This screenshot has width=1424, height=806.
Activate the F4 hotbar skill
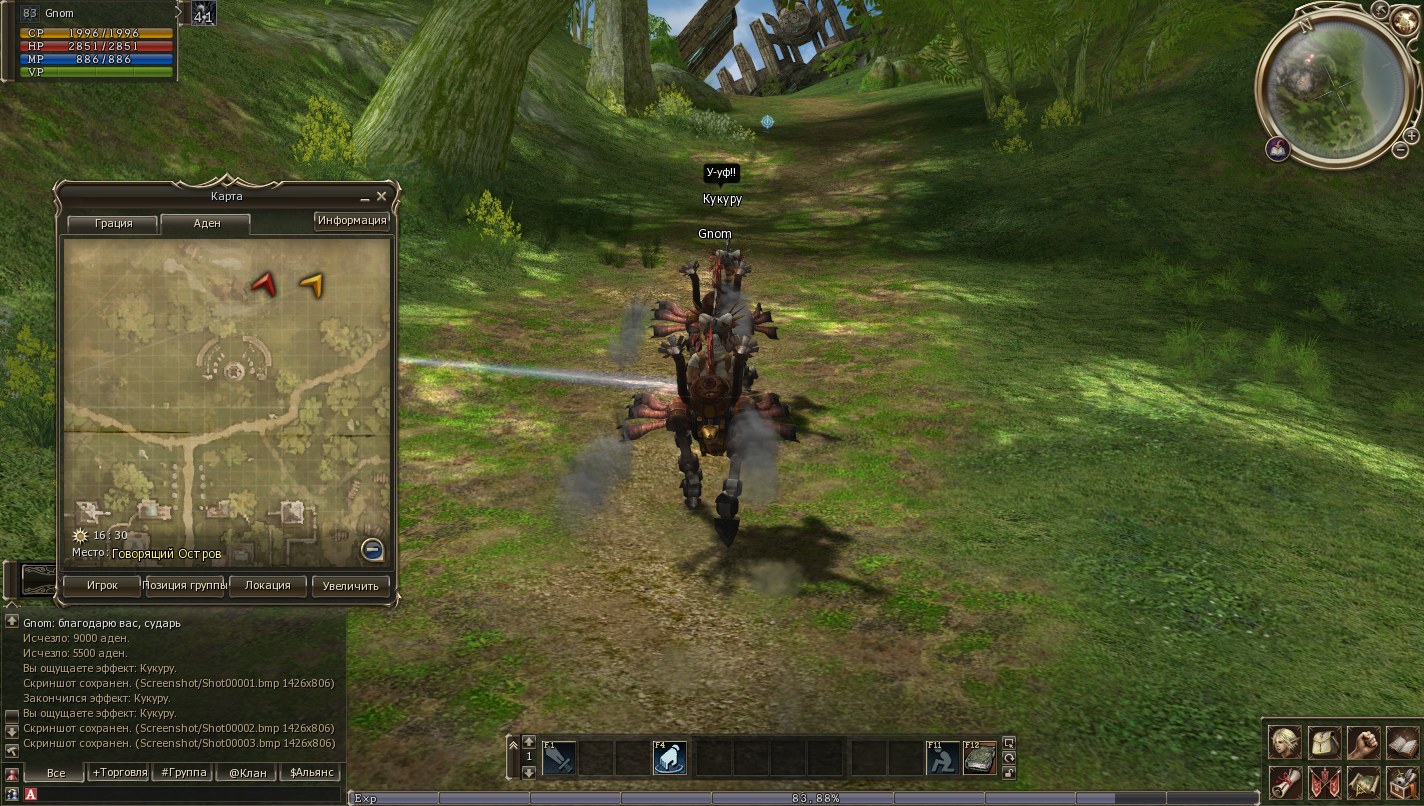[x=669, y=758]
